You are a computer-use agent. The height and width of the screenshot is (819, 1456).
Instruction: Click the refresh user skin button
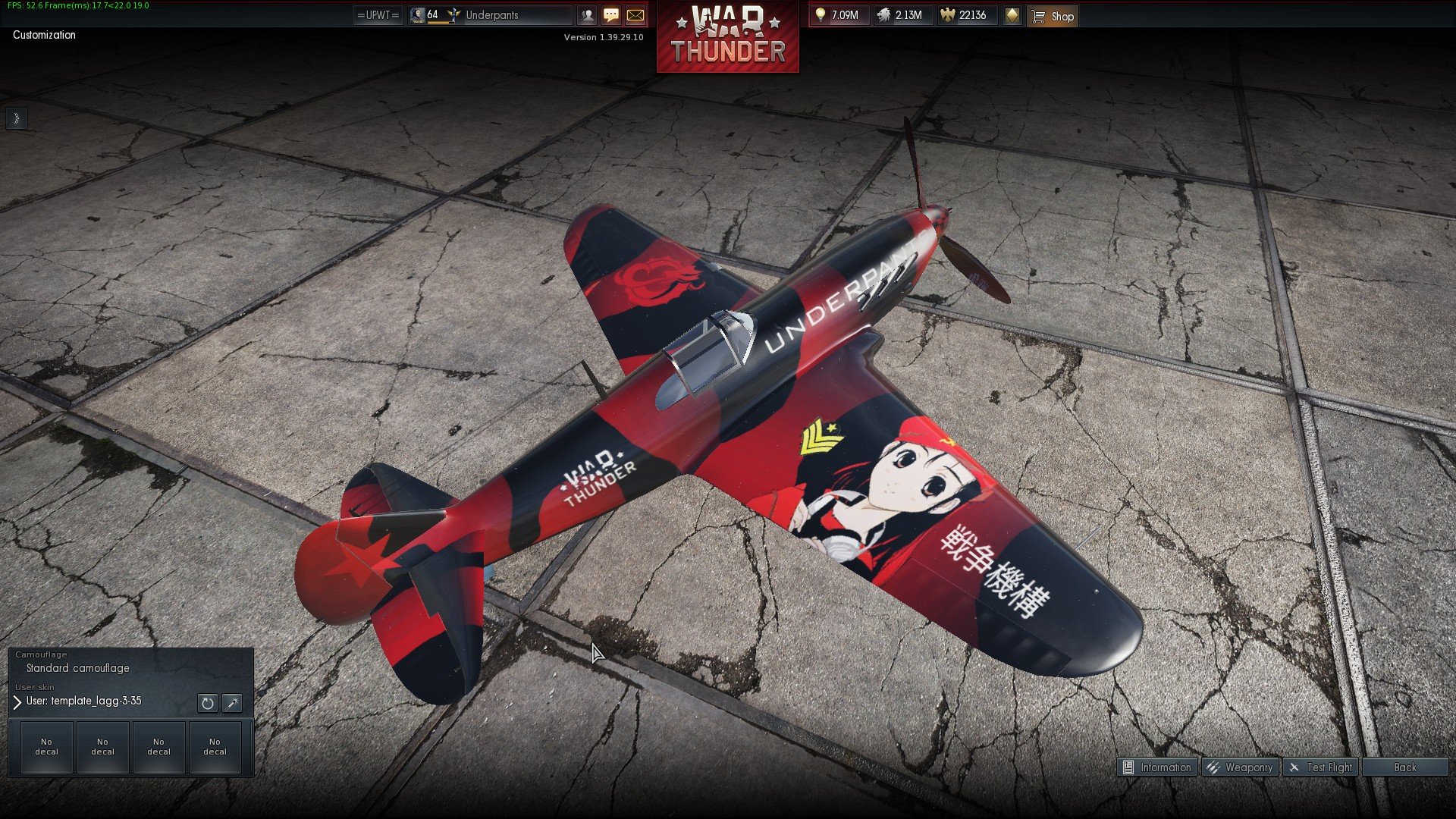click(x=207, y=703)
